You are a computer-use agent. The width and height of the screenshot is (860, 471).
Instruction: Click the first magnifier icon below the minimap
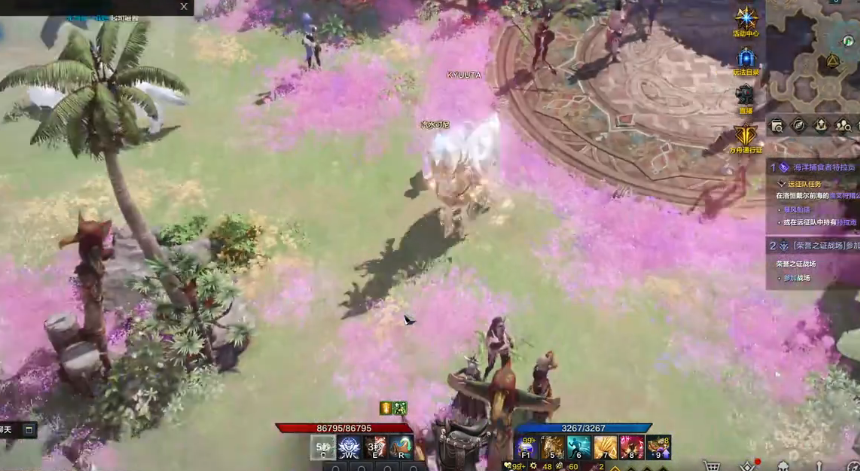pyautogui.click(x=777, y=125)
